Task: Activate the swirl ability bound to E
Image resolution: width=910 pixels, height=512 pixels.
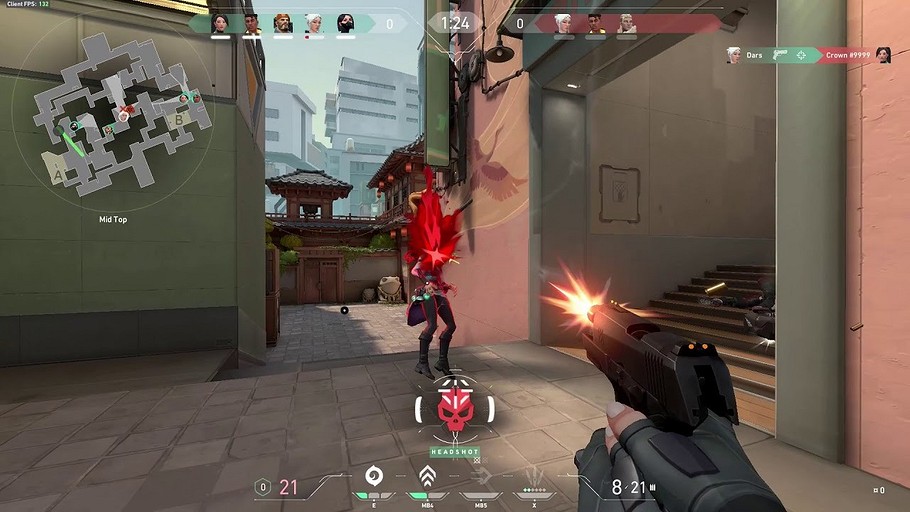Action: (x=374, y=476)
